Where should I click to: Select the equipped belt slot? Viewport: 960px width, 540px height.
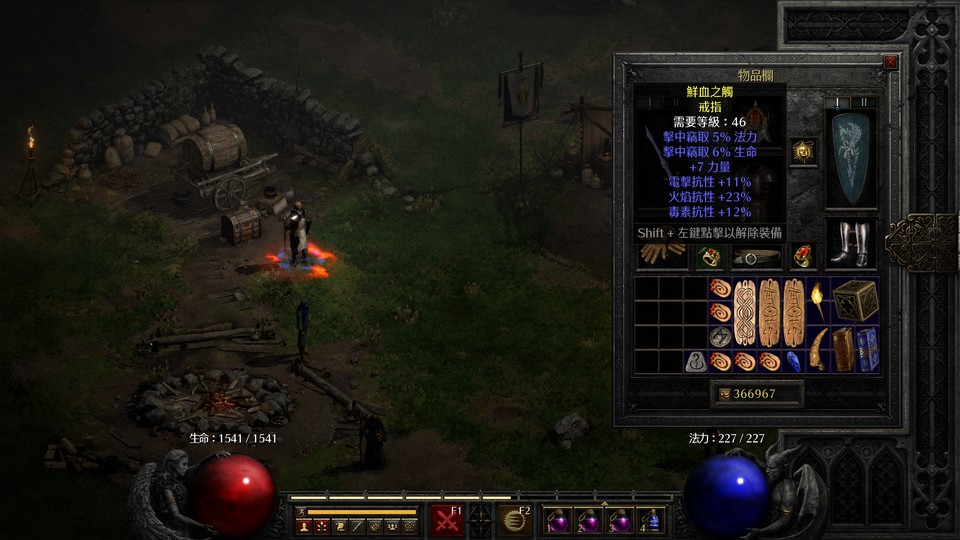point(757,257)
